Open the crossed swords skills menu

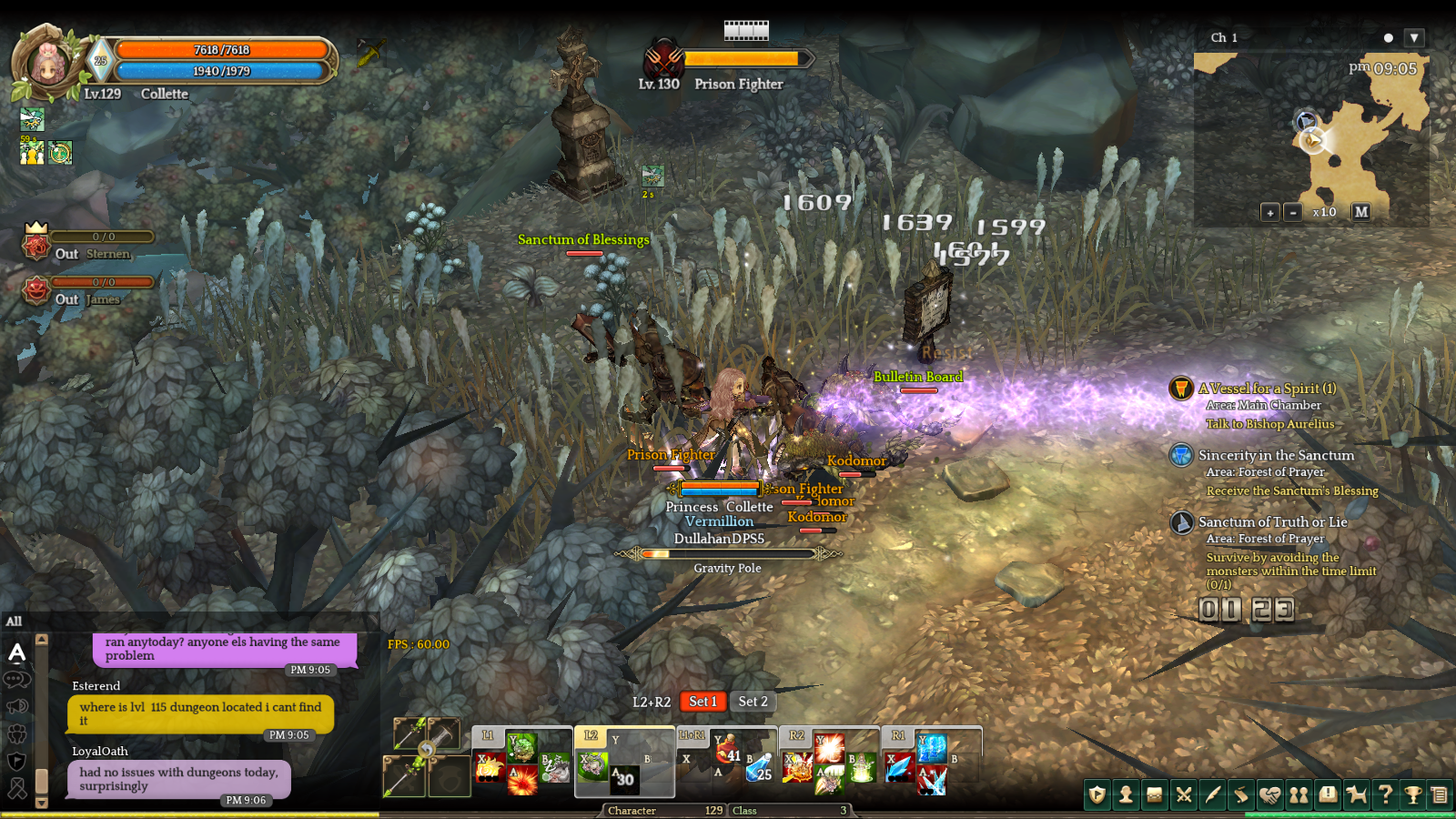[x=1184, y=795]
